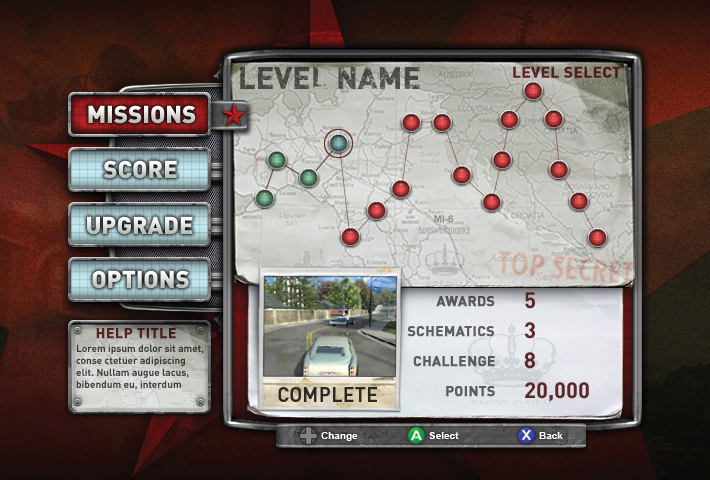Select the highlighted blue level node
Viewport: 710px width, 480px height.
click(x=339, y=144)
